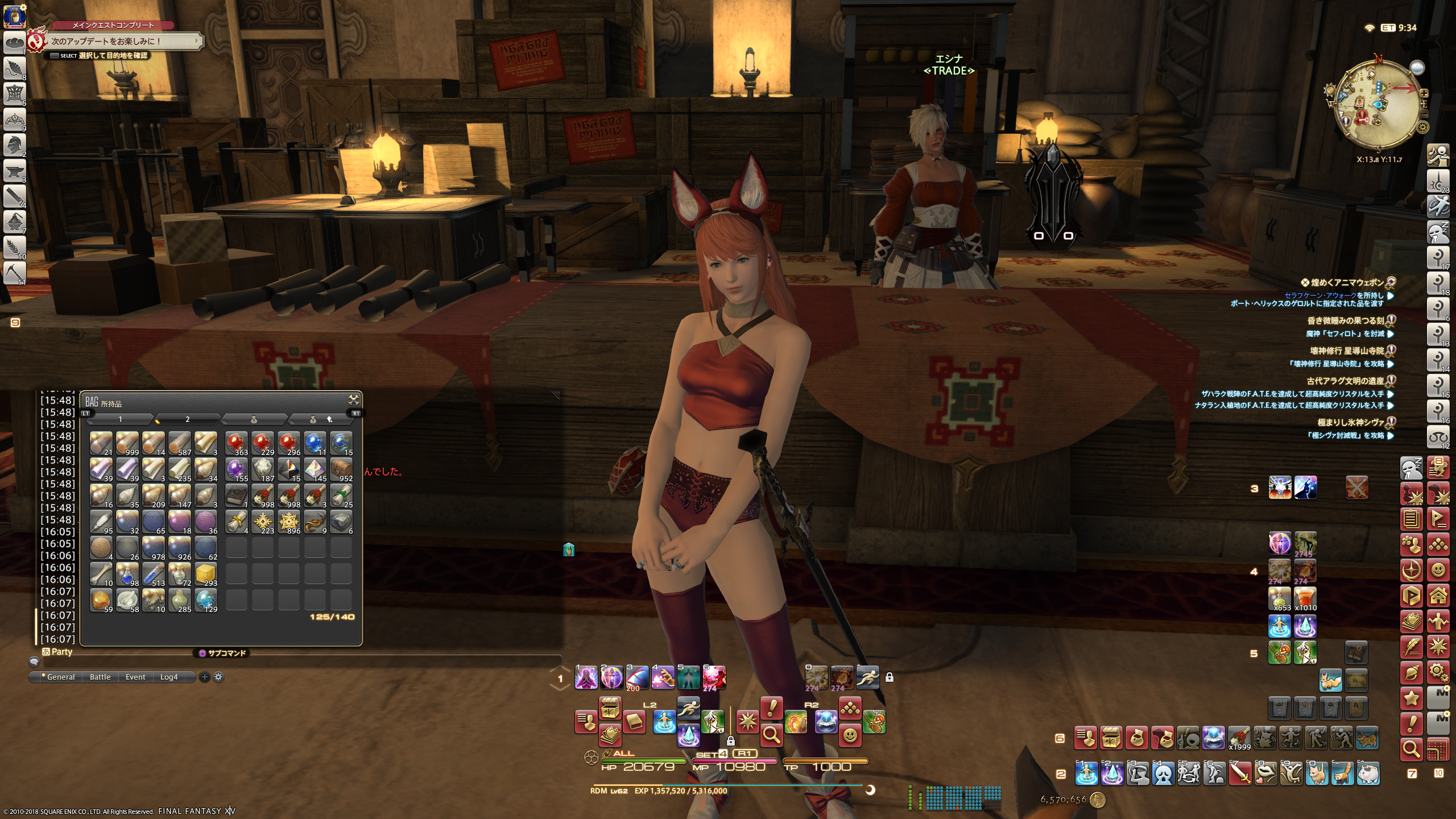This screenshot has height=819, width=1456.
Task: Switch to the Battle chat tab
Action: [100, 677]
